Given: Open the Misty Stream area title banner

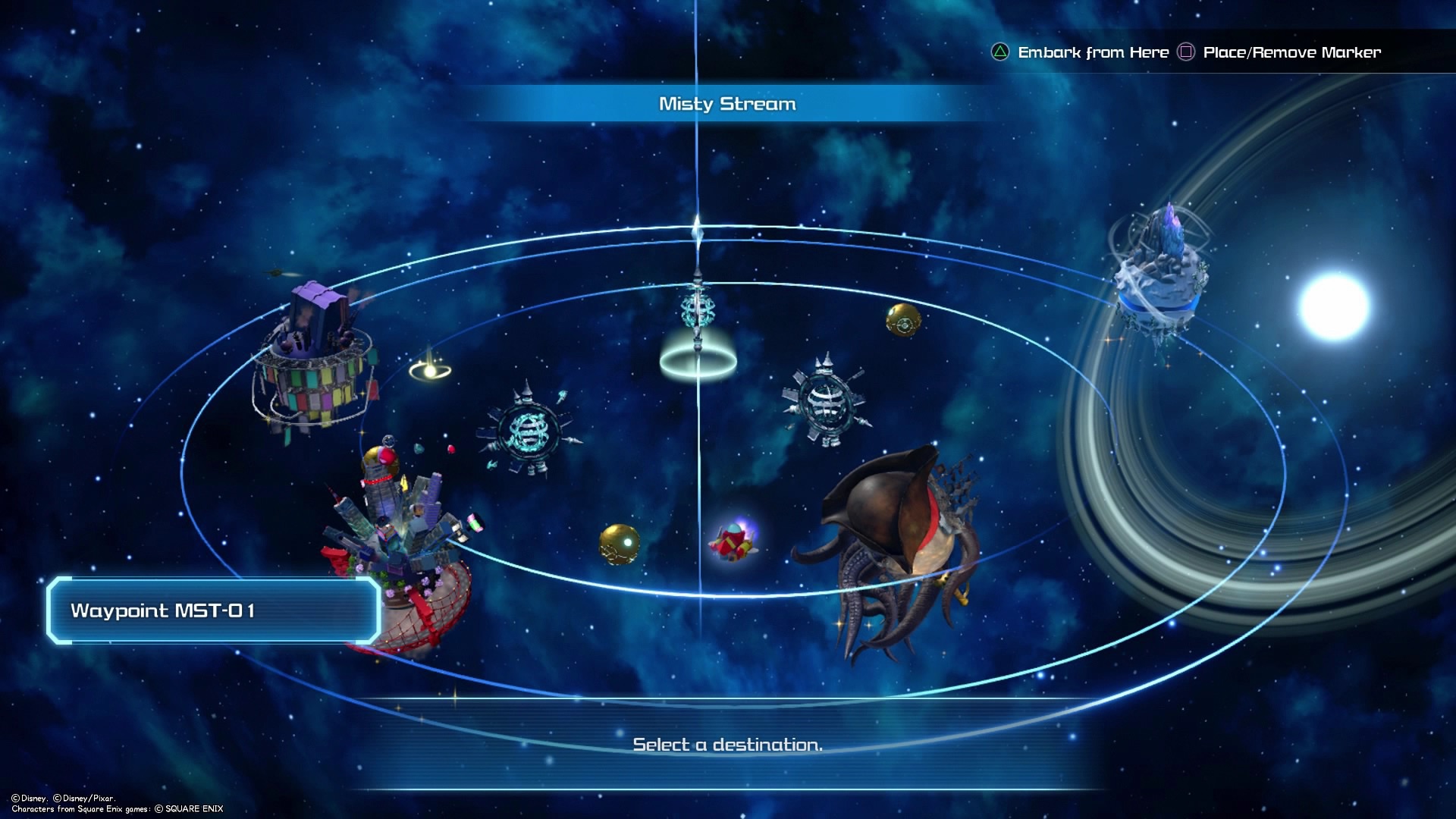Looking at the screenshot, I should pos(728,104).
